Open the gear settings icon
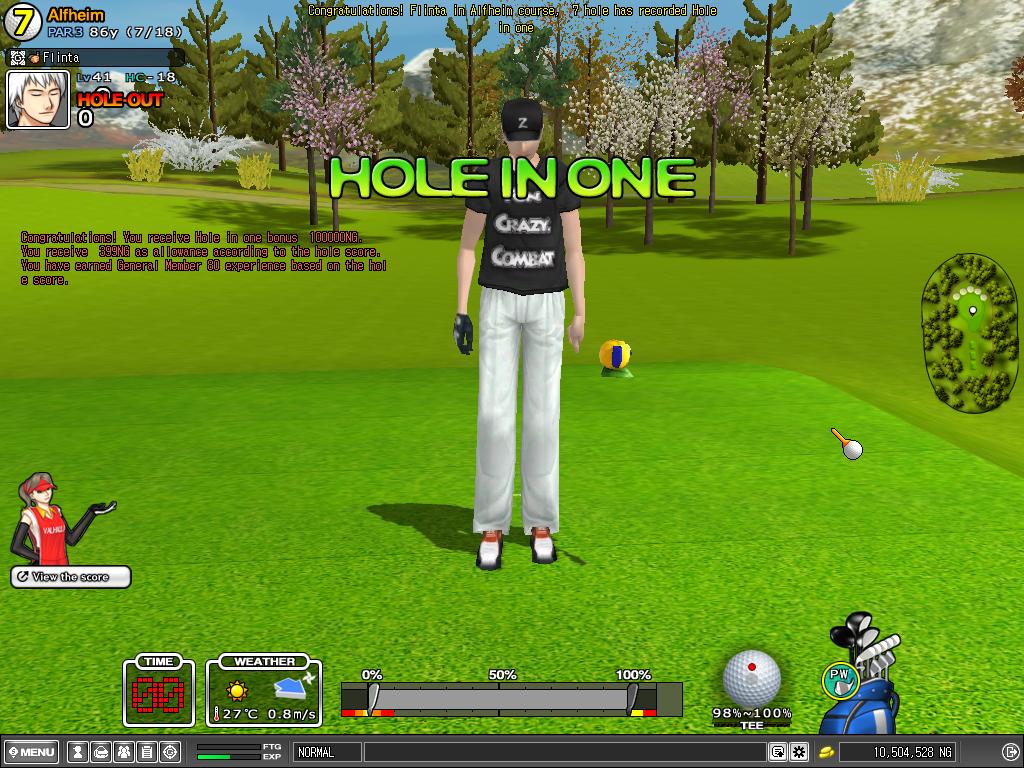Image resolution: width=1024 pixels, height=768 pixels. (x=799, y=752)
